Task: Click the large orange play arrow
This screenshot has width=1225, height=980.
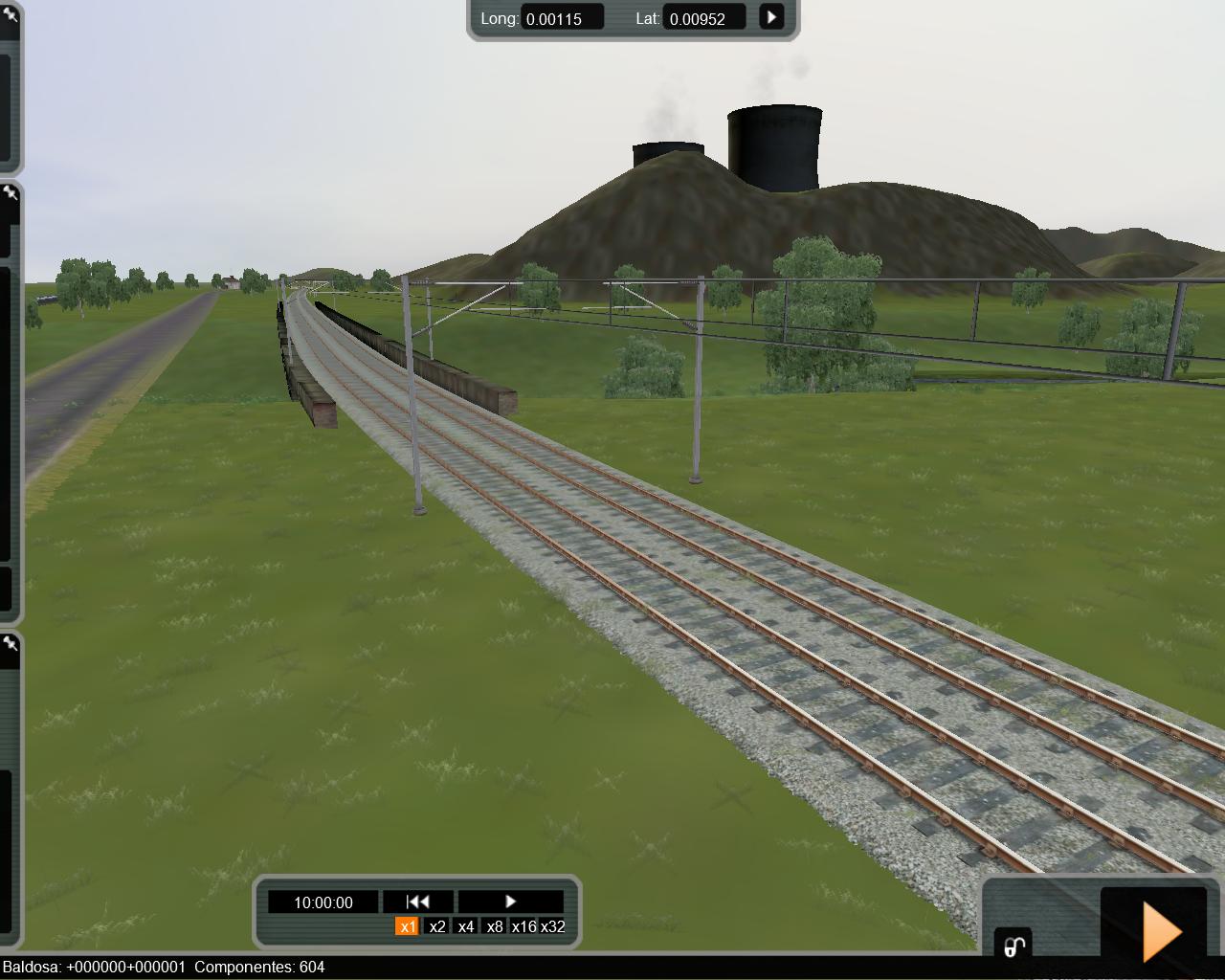Action: pyautogui.click(x=1162, y=930)
